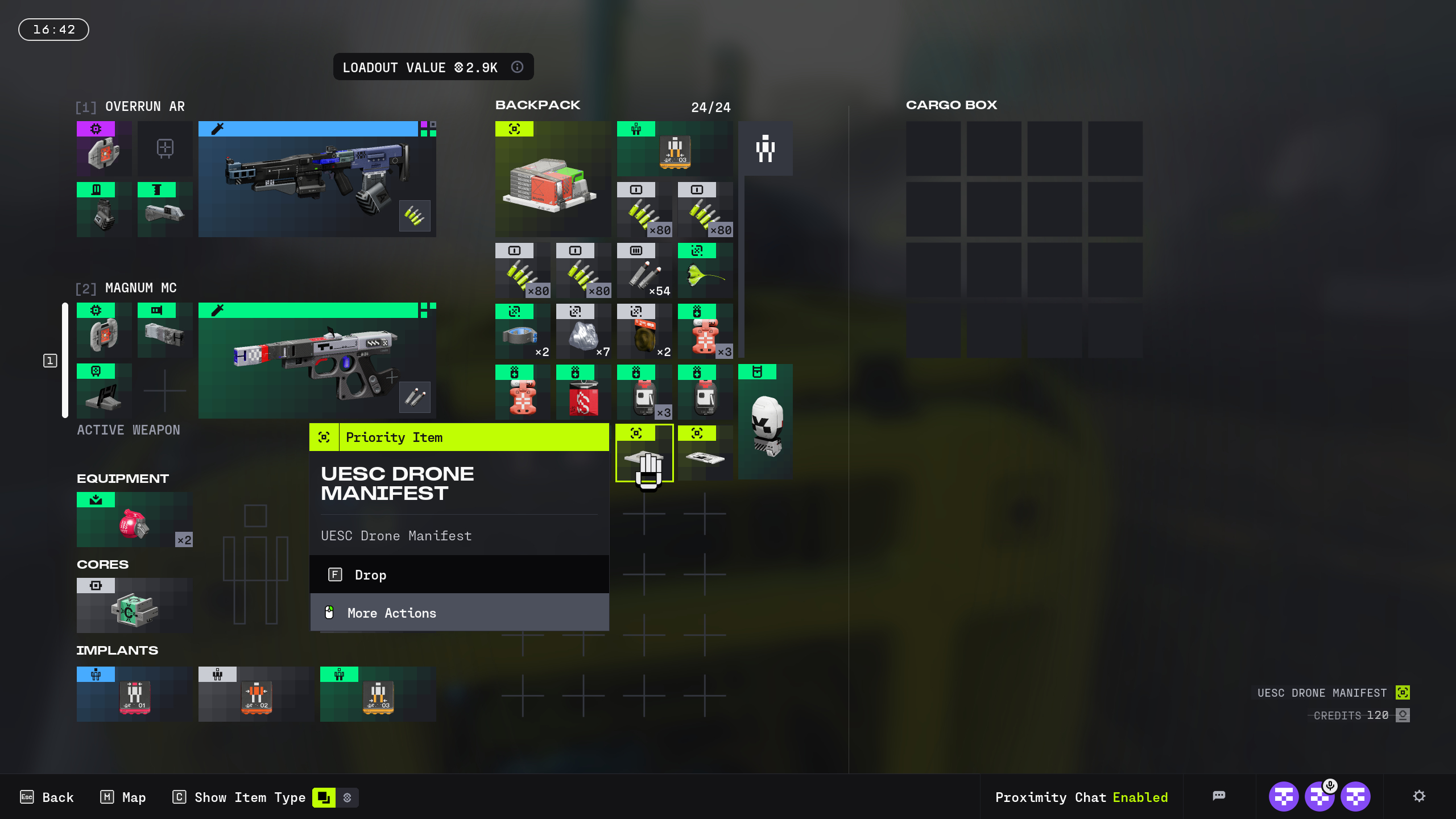
Task: Click the Priority Item menu header
Action: click(x=458, y=437)
